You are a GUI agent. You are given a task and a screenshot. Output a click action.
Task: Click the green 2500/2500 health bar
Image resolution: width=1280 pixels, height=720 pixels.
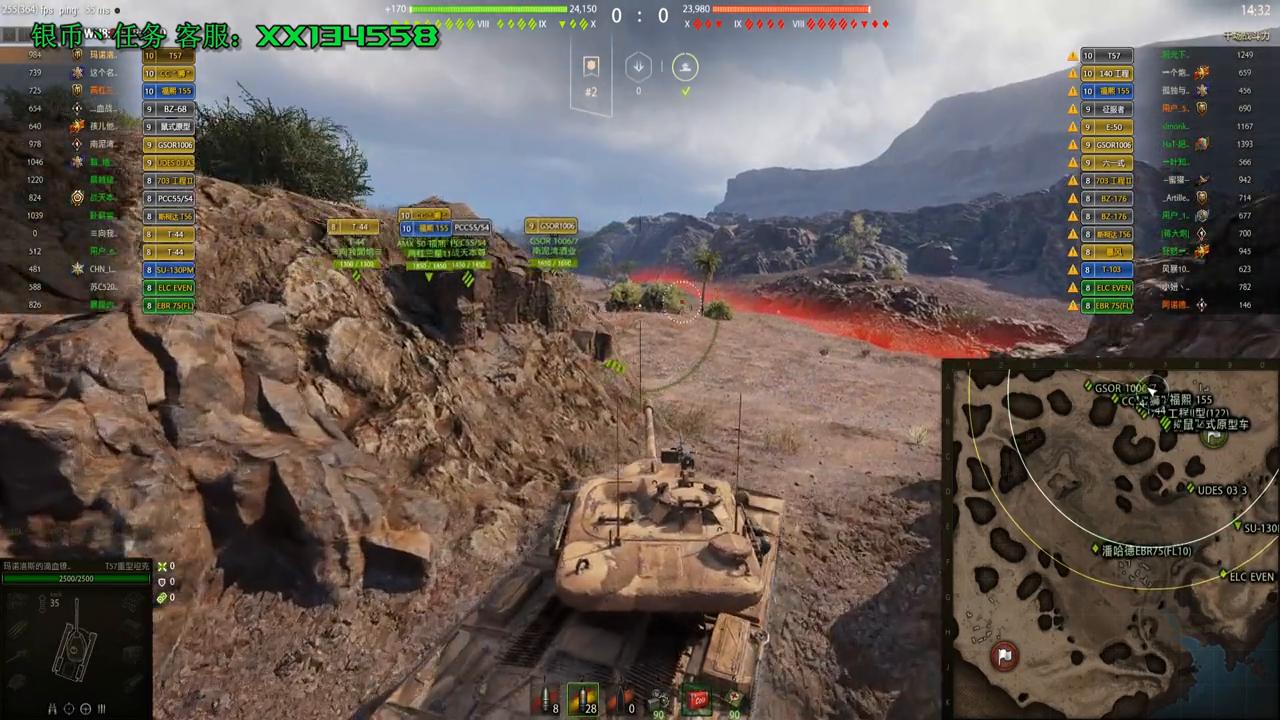click(75, 578)
